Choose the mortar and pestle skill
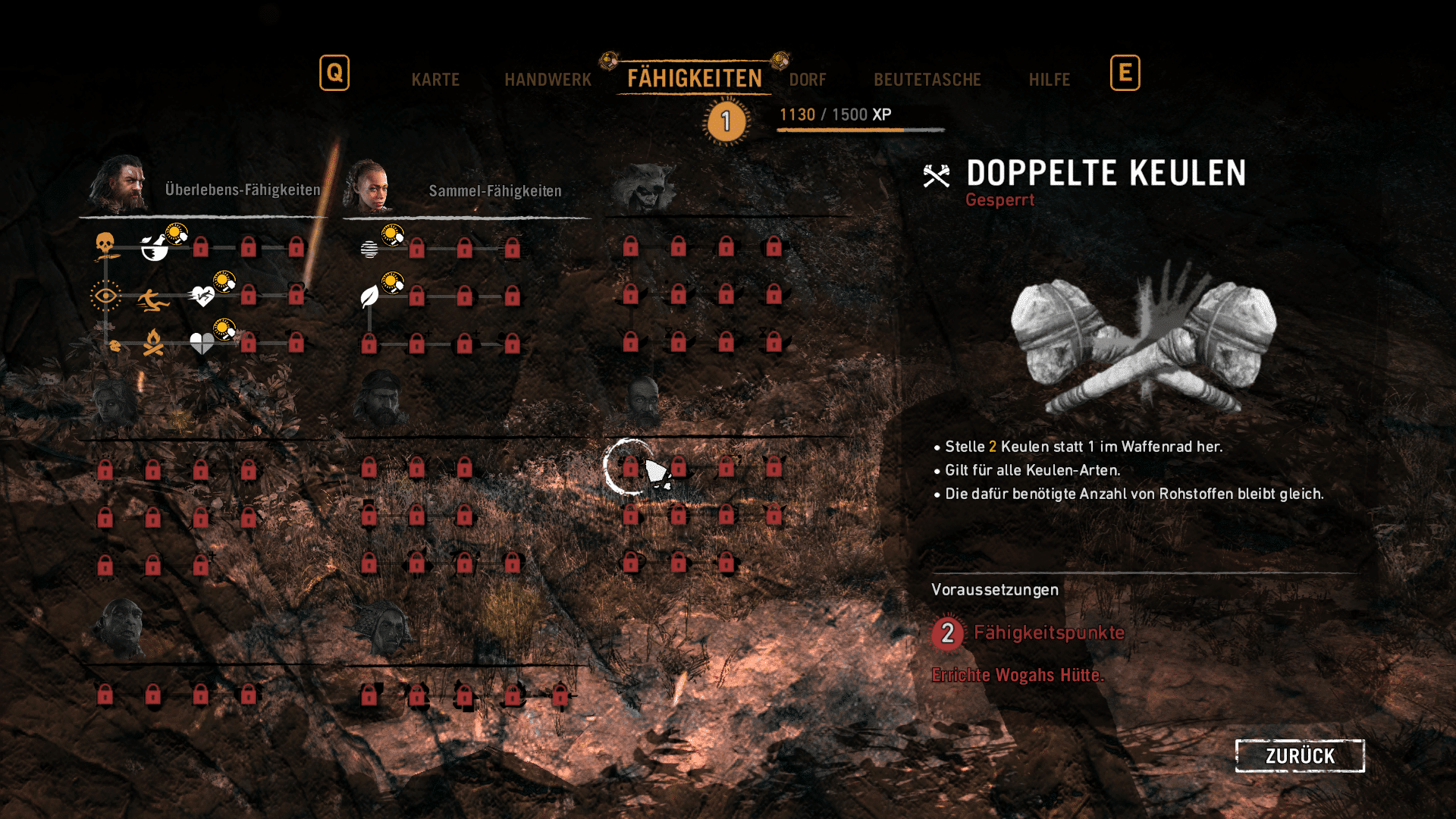The image size is (1456, 819). pyautogui.click(x=154, y=247)
